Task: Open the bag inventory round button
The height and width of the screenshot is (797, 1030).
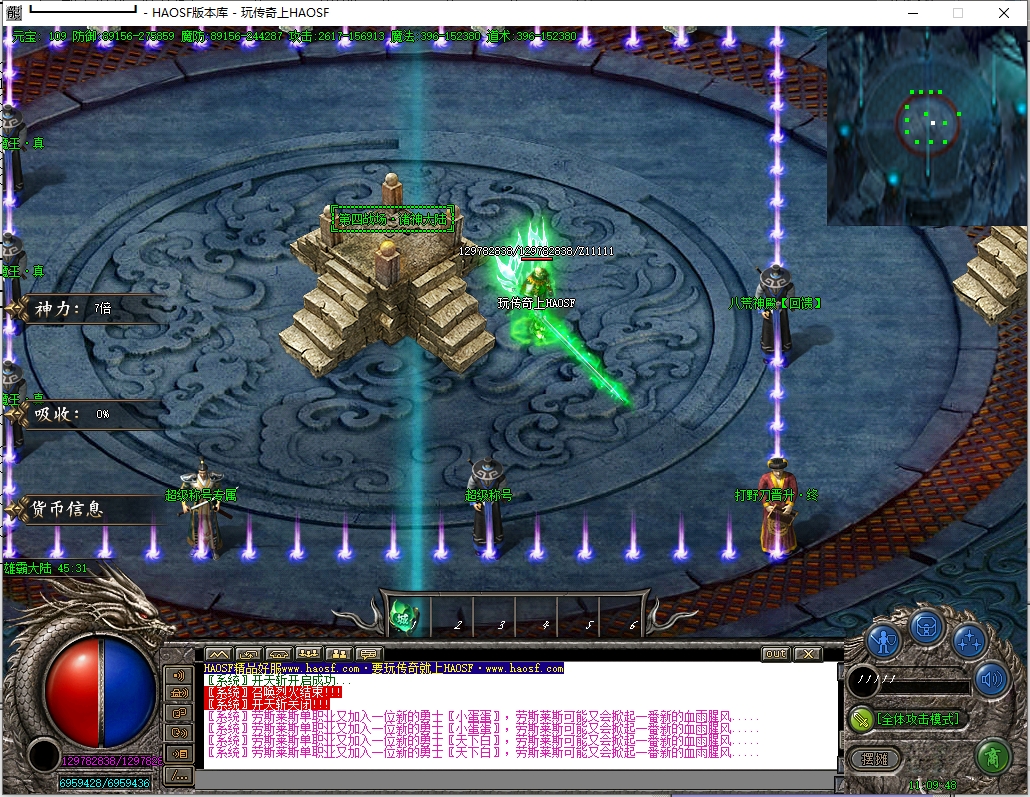Action: [927, 627]
